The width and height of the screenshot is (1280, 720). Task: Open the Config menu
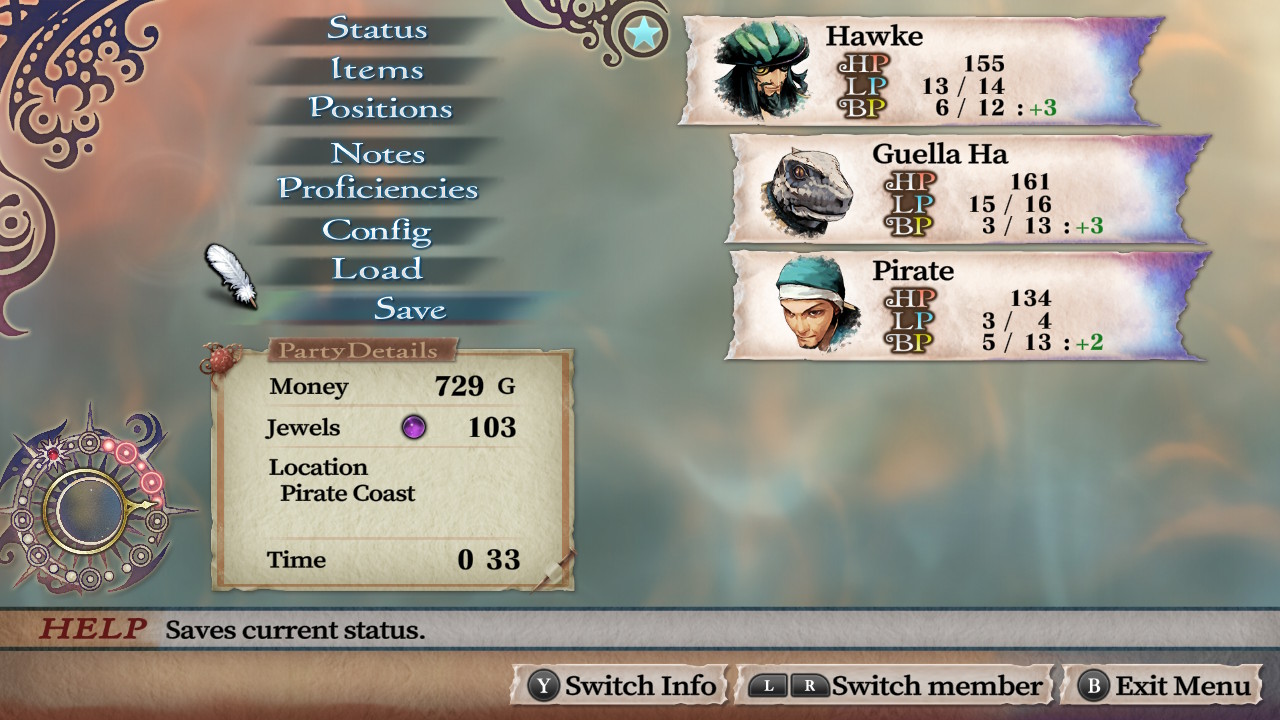tap(377, 230)
